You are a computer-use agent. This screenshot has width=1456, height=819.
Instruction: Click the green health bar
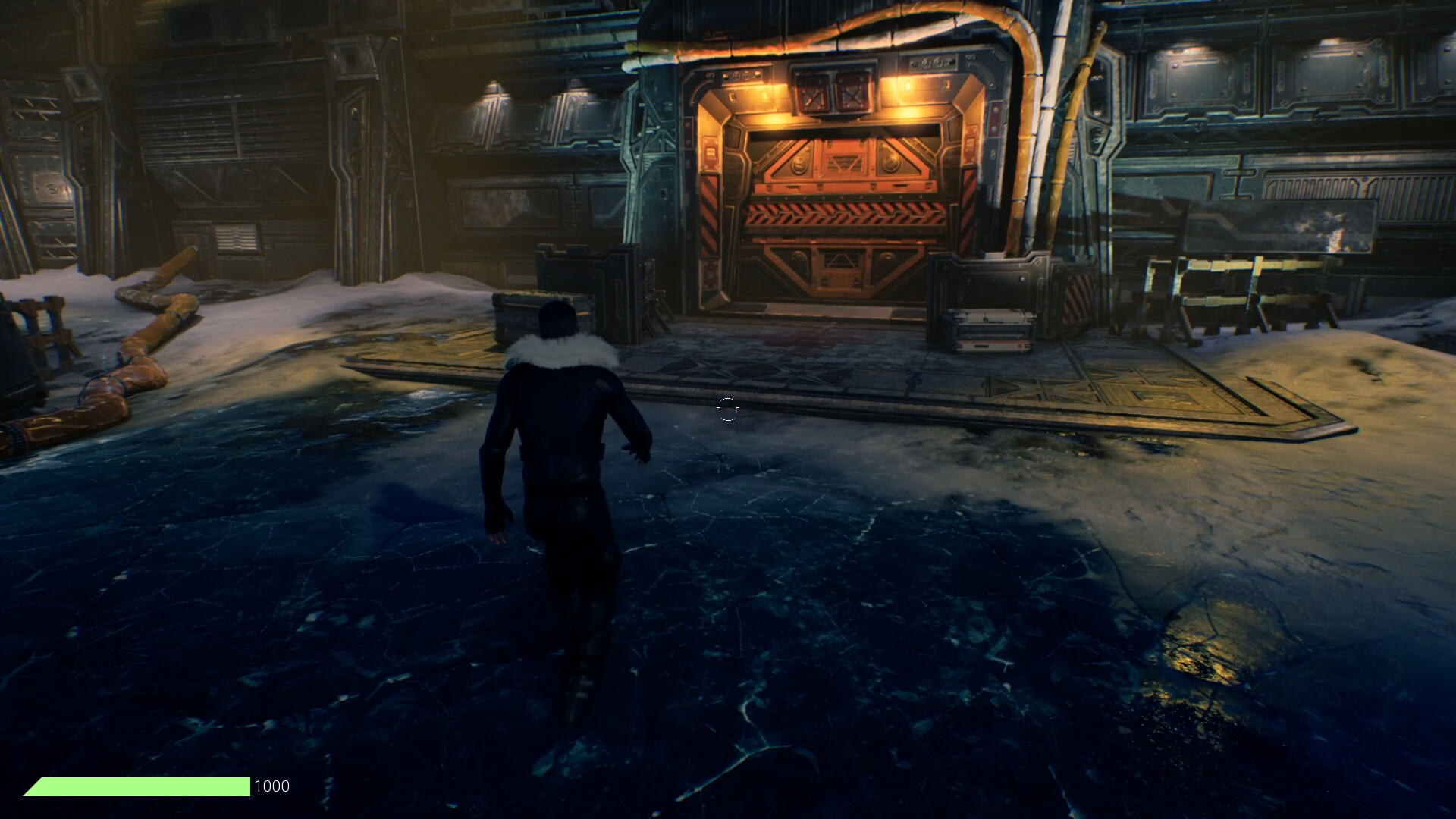pyautogui.click(x=136, y=786)
